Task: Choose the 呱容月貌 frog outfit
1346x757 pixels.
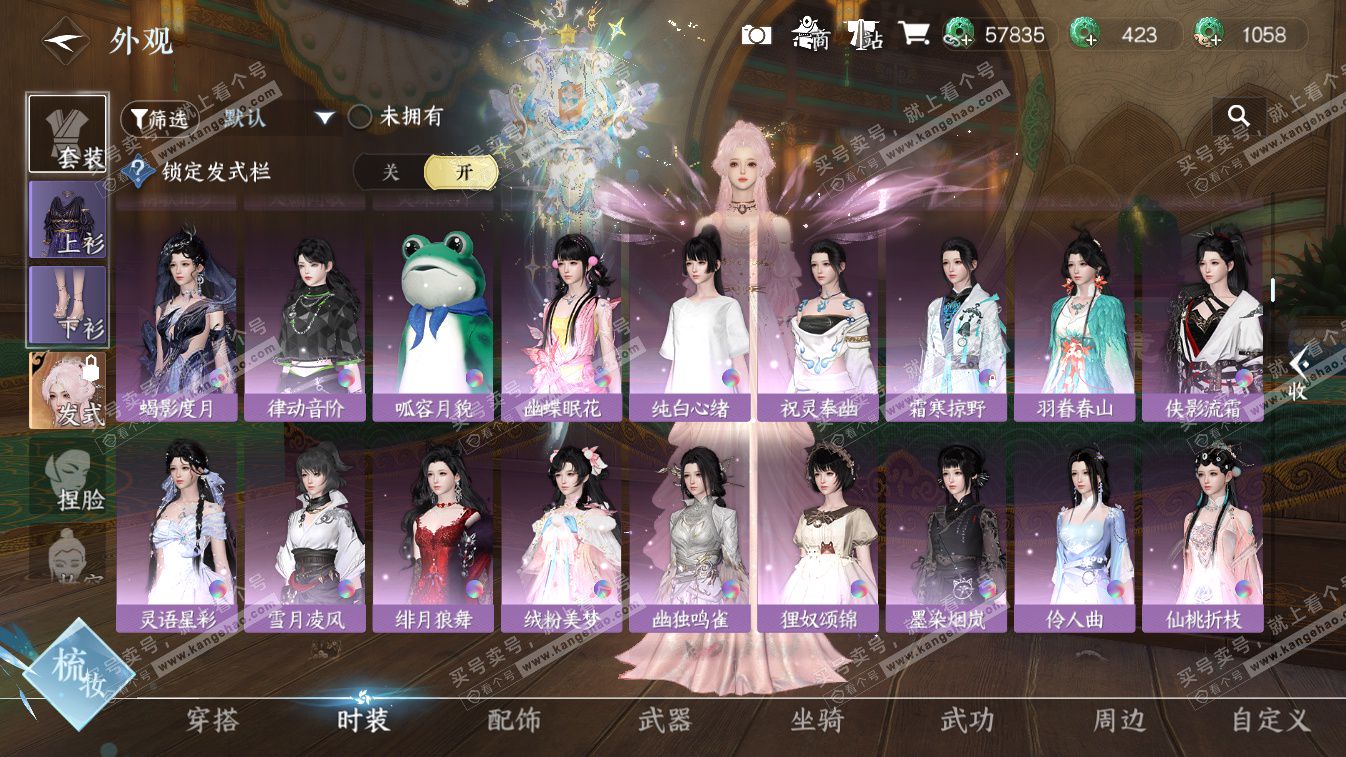Action: pyautogui.click(x=433, y=322)
